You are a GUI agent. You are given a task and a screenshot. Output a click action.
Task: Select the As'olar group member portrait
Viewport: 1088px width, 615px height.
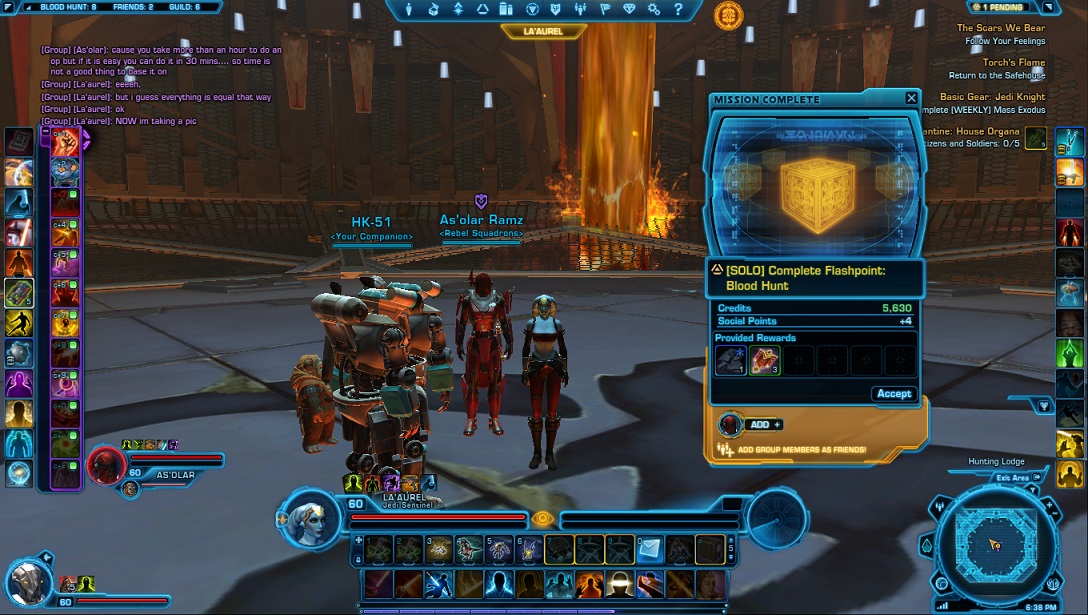pyautogui.click(x=107, y=466)
